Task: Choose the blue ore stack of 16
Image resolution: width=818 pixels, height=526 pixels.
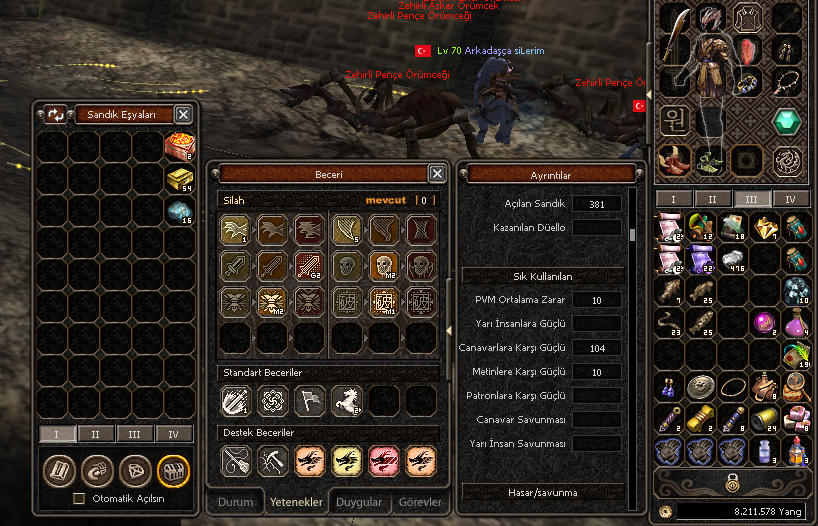Action: [179, 212]
